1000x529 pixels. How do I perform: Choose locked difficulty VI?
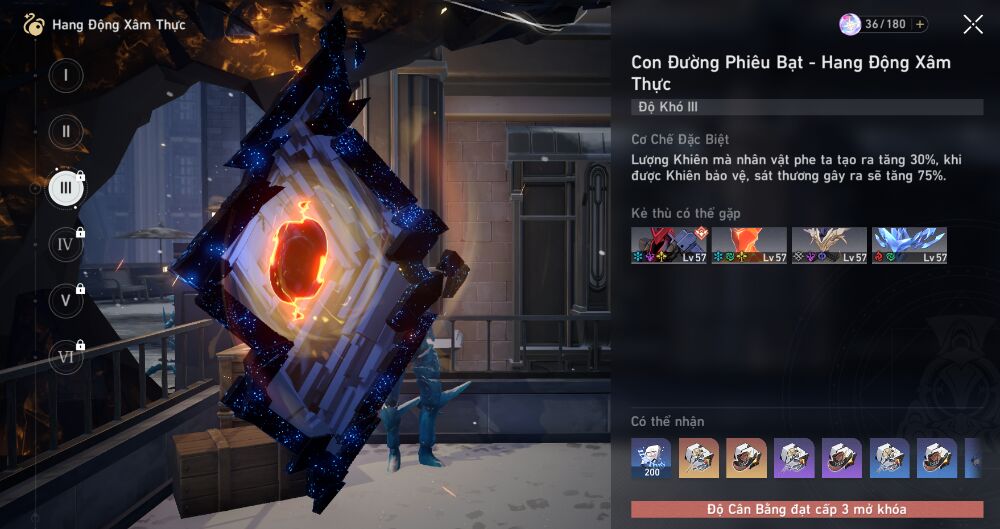[66, 356]
